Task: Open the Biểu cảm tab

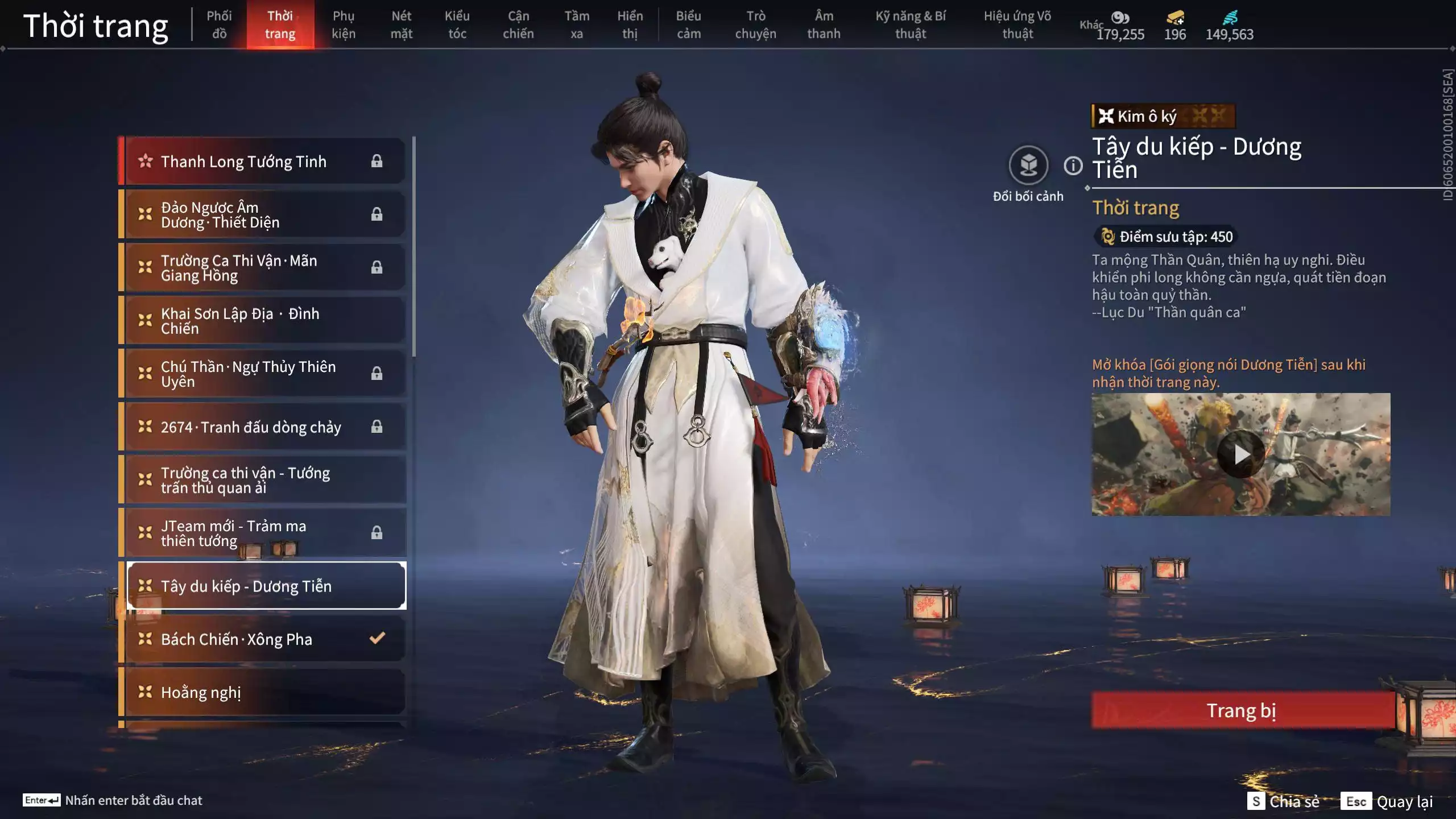Action: pyautogui.click(x=688, y=25)
